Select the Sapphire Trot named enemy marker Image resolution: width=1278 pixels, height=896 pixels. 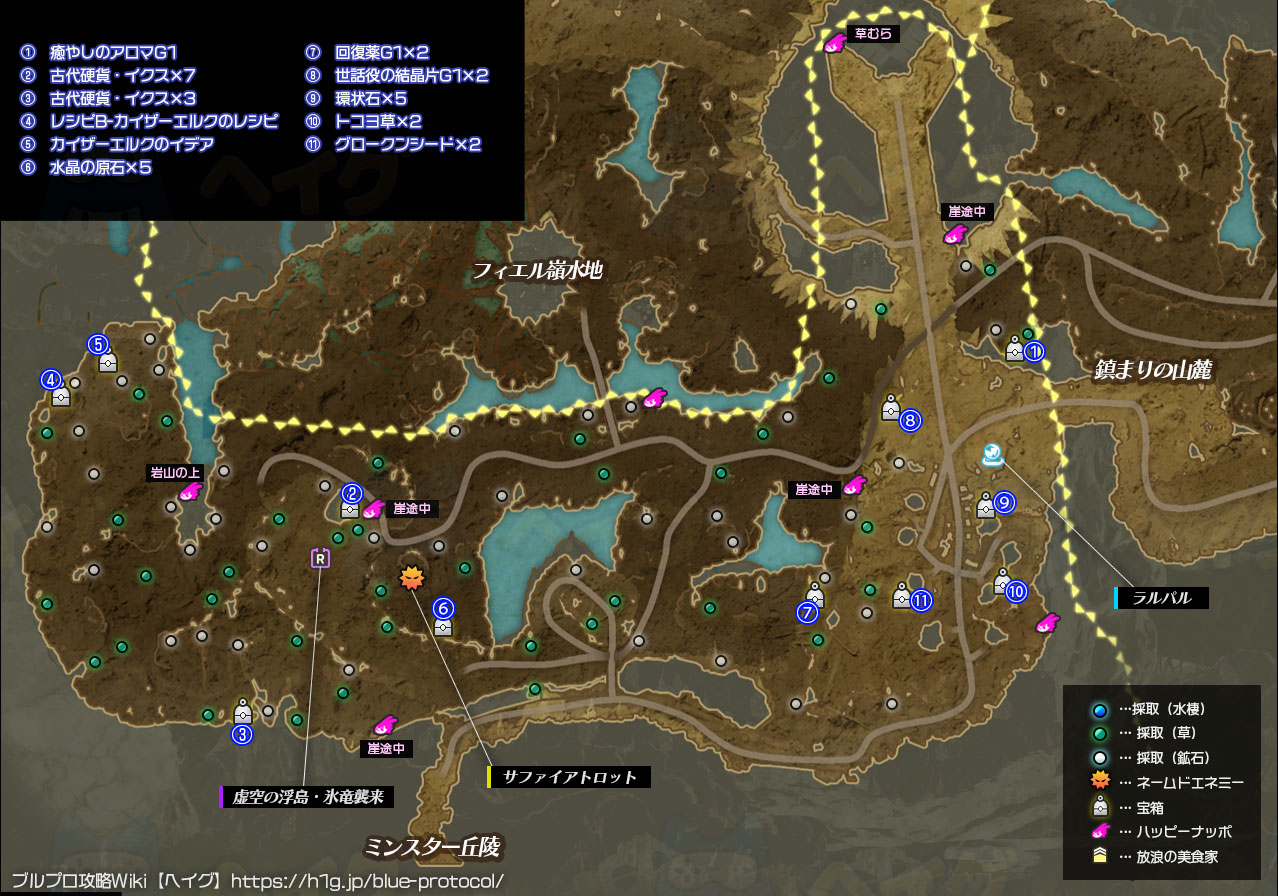(x=411, y=577)
